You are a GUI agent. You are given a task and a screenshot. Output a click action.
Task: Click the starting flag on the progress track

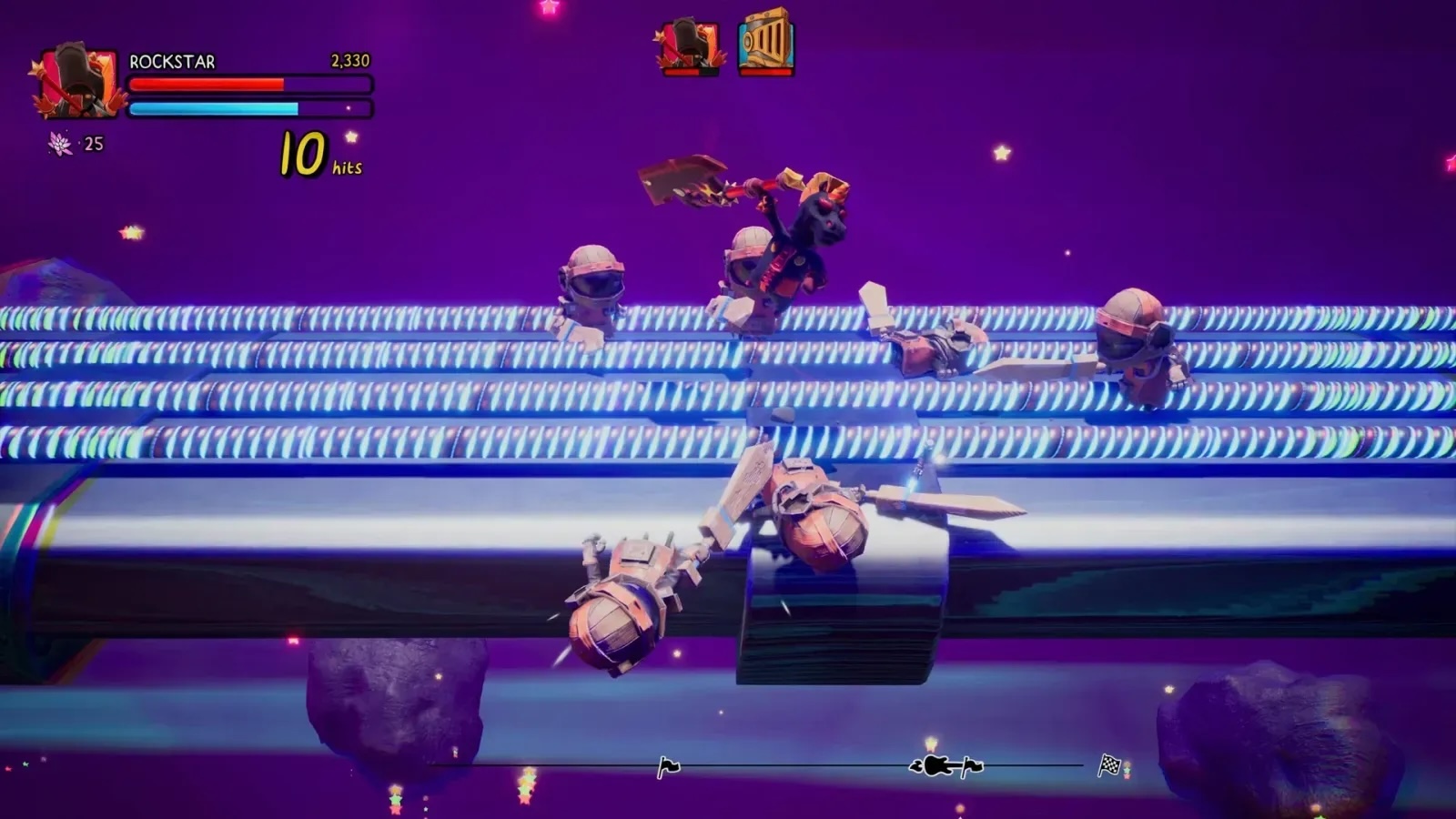coord(669,765)
